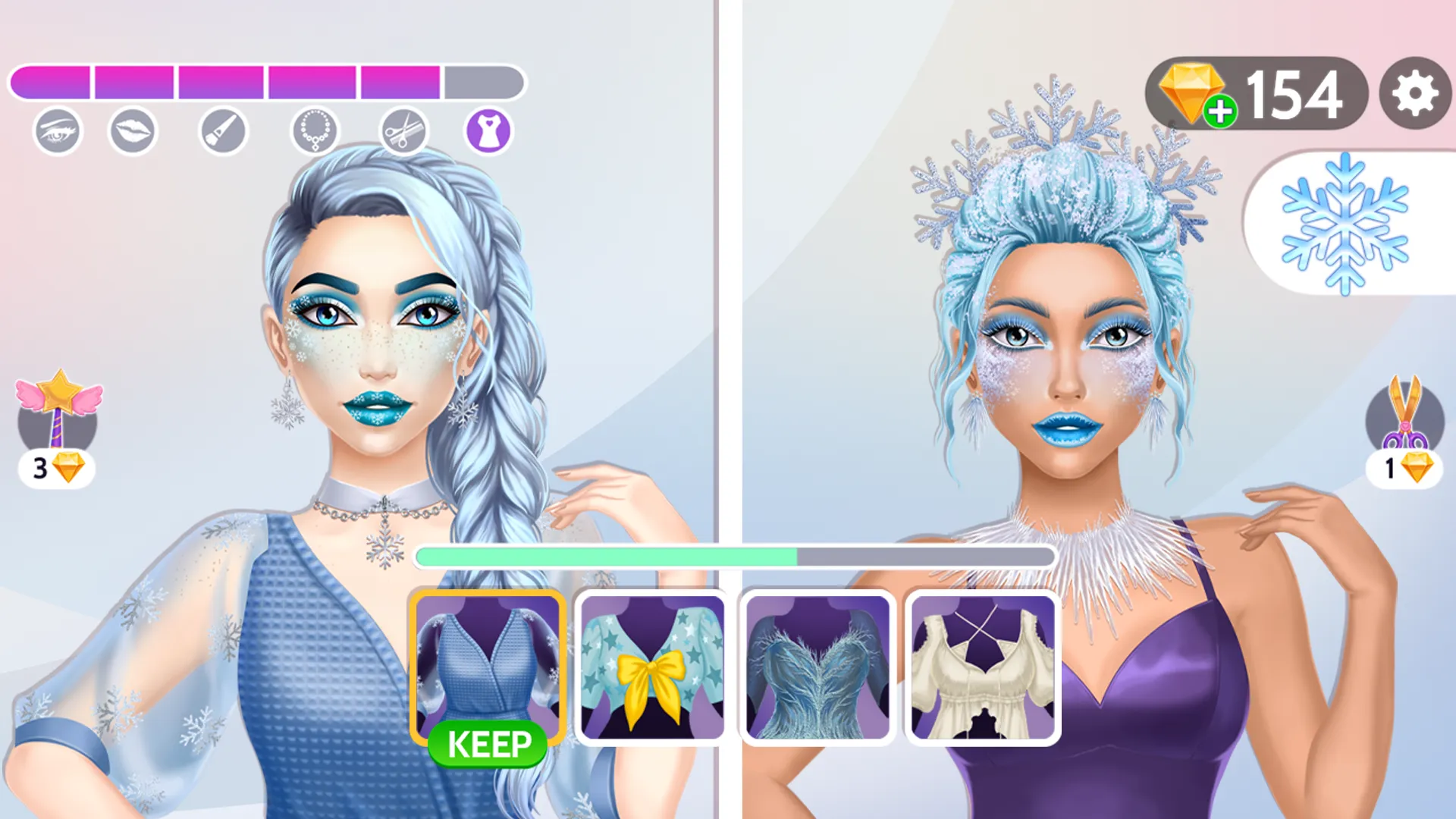Toggle the currently selected blue dress option
This screenshot has height=819, width=1456.
pyautogui.click(x=488, y=667)
